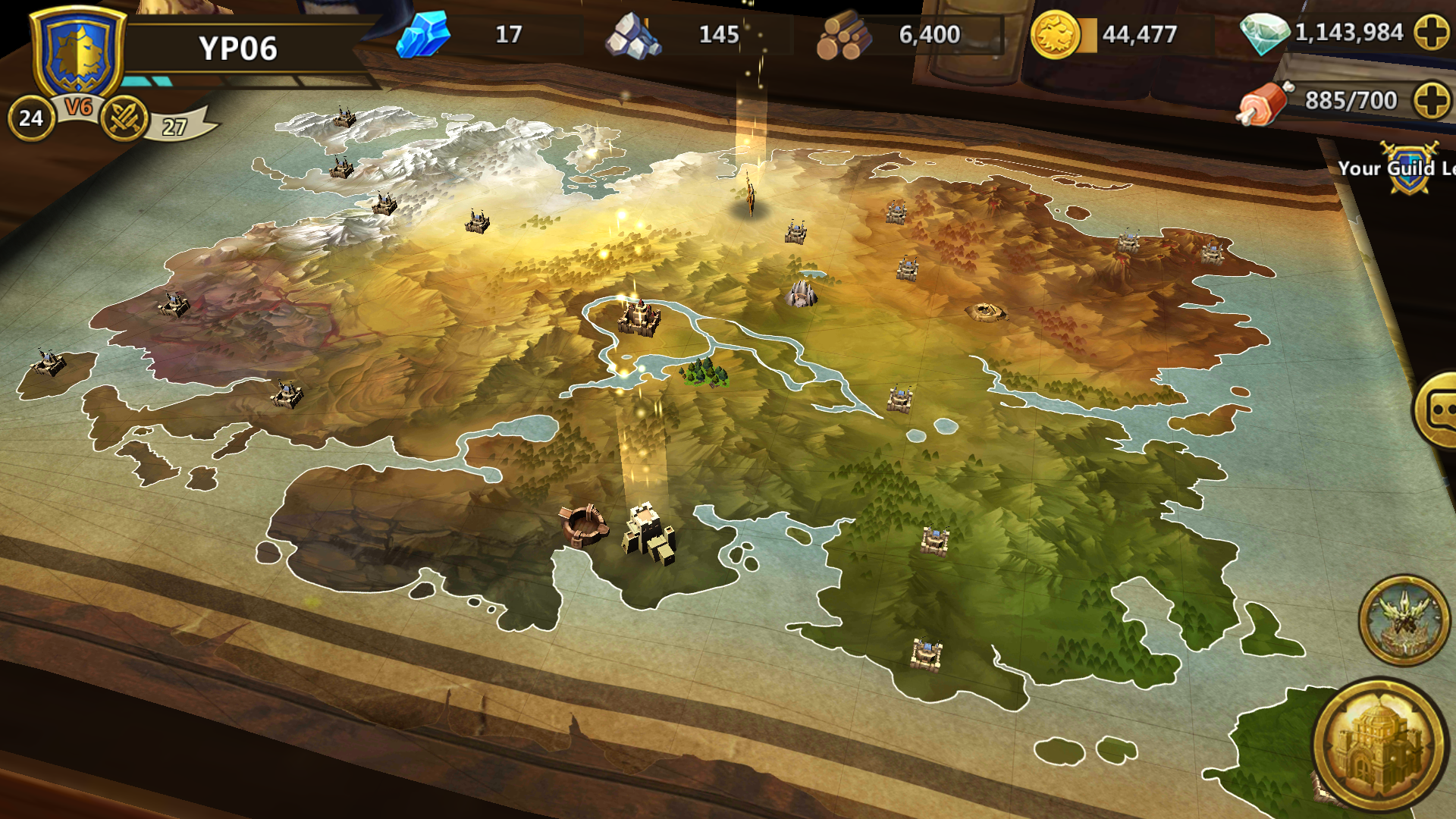The width and height of the screenshot is (1456, 819).
Task: Return to the golden castle home button
Action: pos(1379,745)
